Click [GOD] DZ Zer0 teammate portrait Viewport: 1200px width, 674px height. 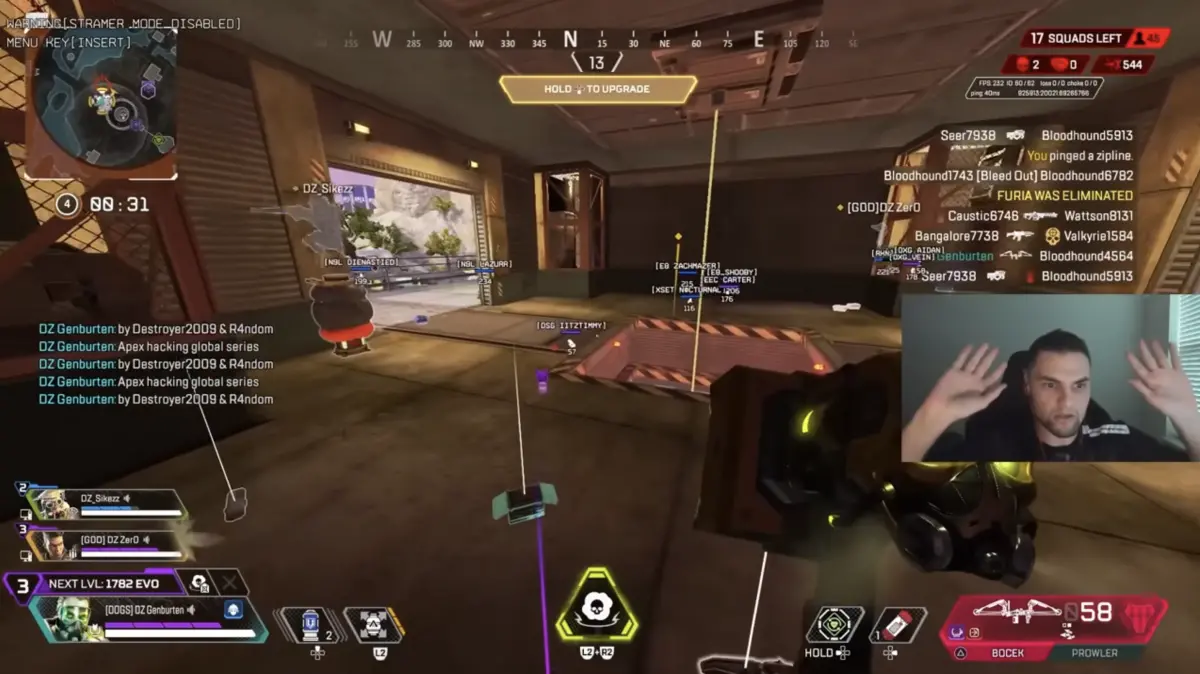click(x=51, y=545)
